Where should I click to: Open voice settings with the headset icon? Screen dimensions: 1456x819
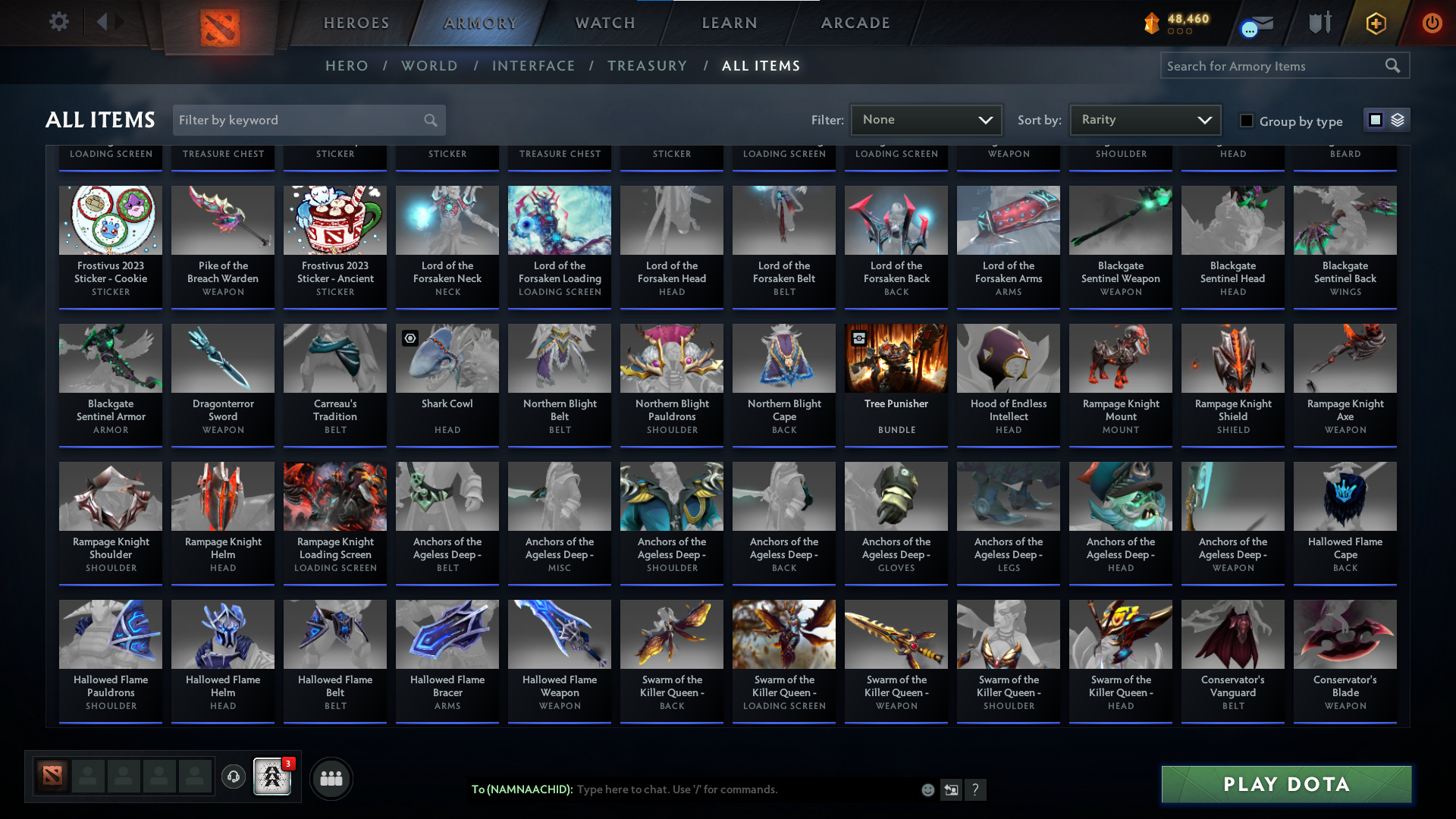(x=234, y=777)
